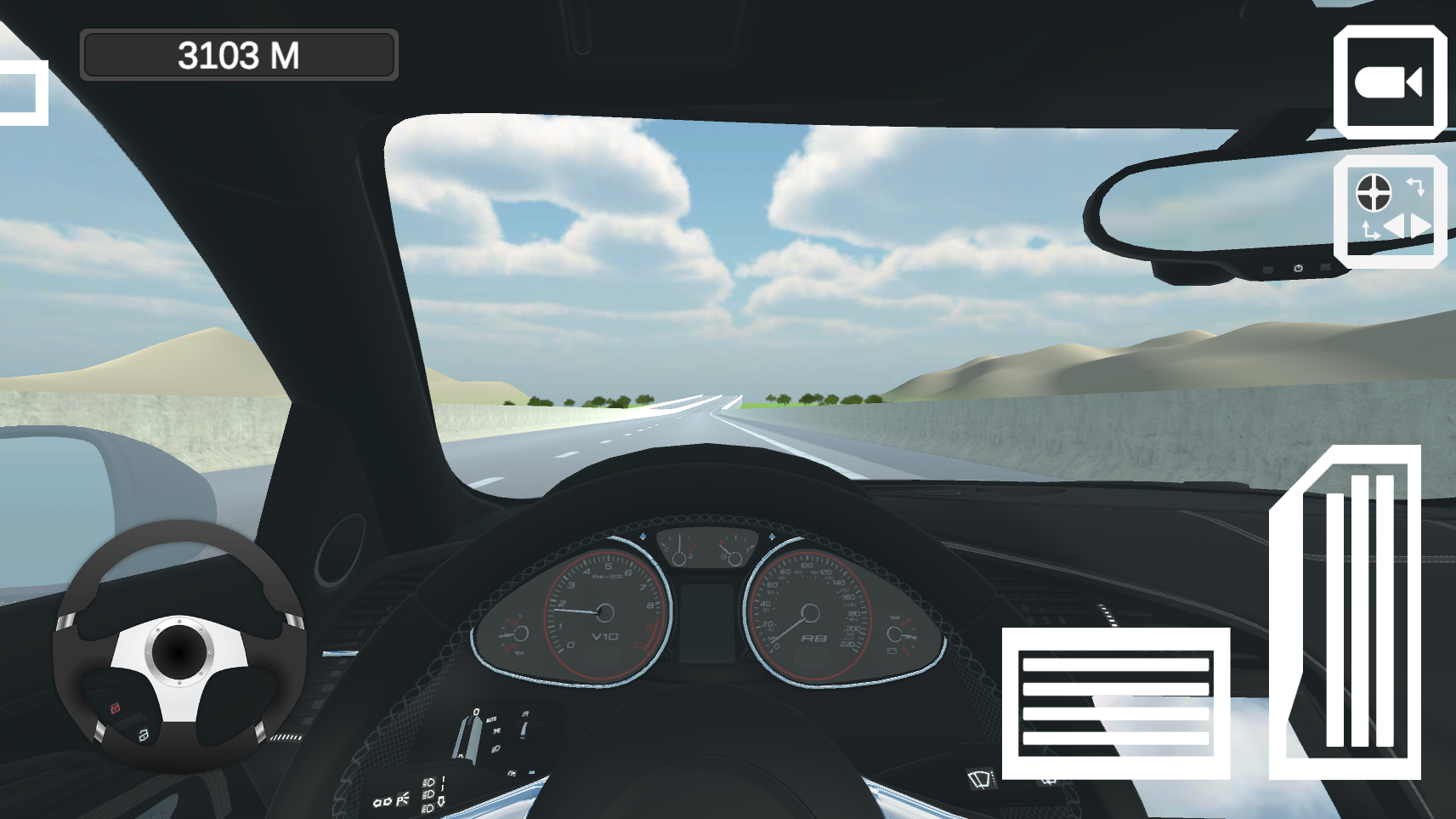1456x819 pixels.
Task: Select the distance display showing 3103 M
Action: (x=238, y=54)
